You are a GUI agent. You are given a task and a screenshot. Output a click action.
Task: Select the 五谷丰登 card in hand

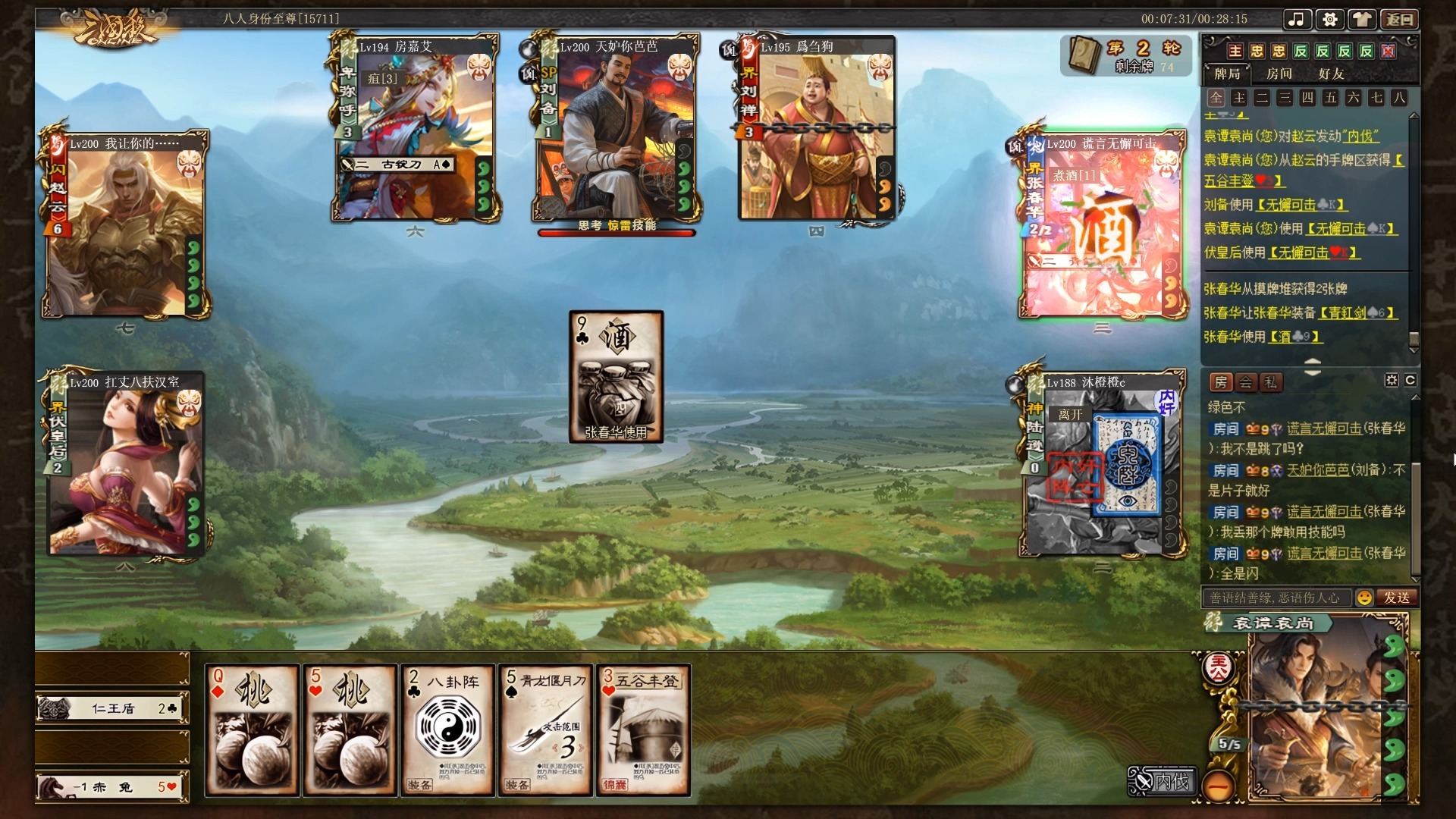643,730
